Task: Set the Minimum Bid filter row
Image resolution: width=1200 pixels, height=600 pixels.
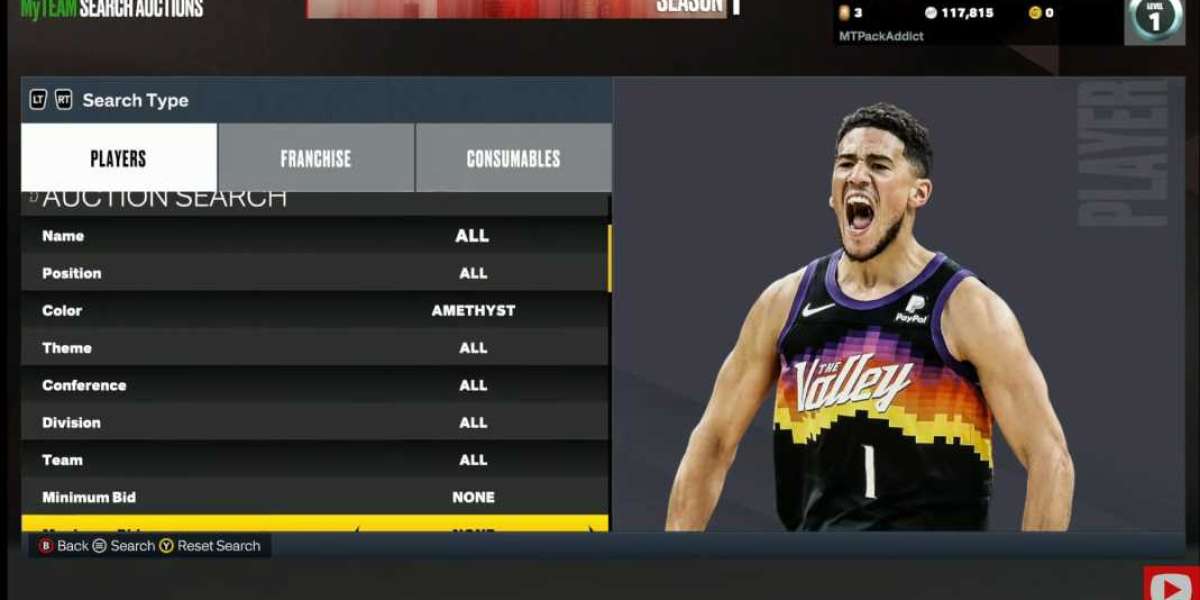Action: coord(314,497)
